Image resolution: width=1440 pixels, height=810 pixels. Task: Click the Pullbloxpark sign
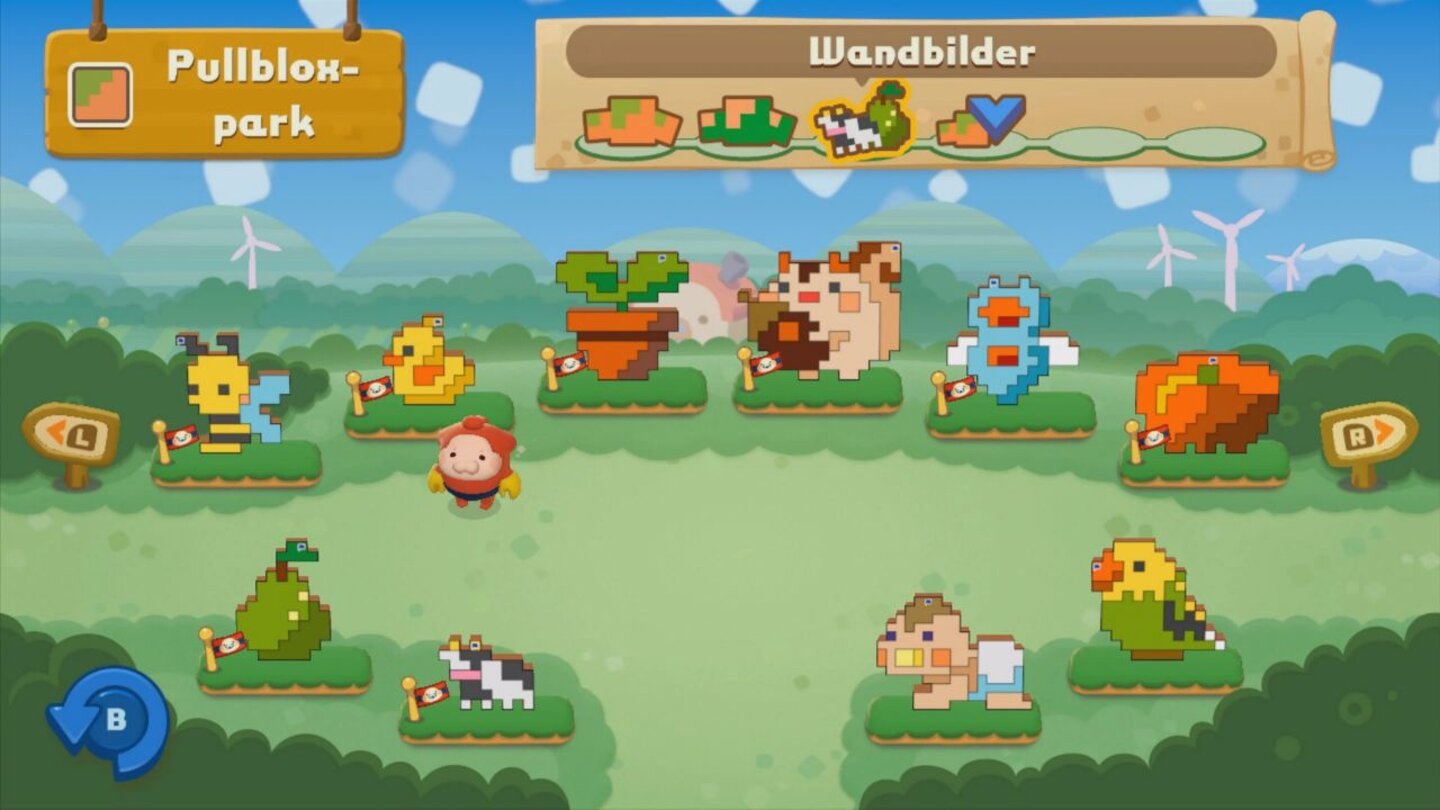coord(230,90)
